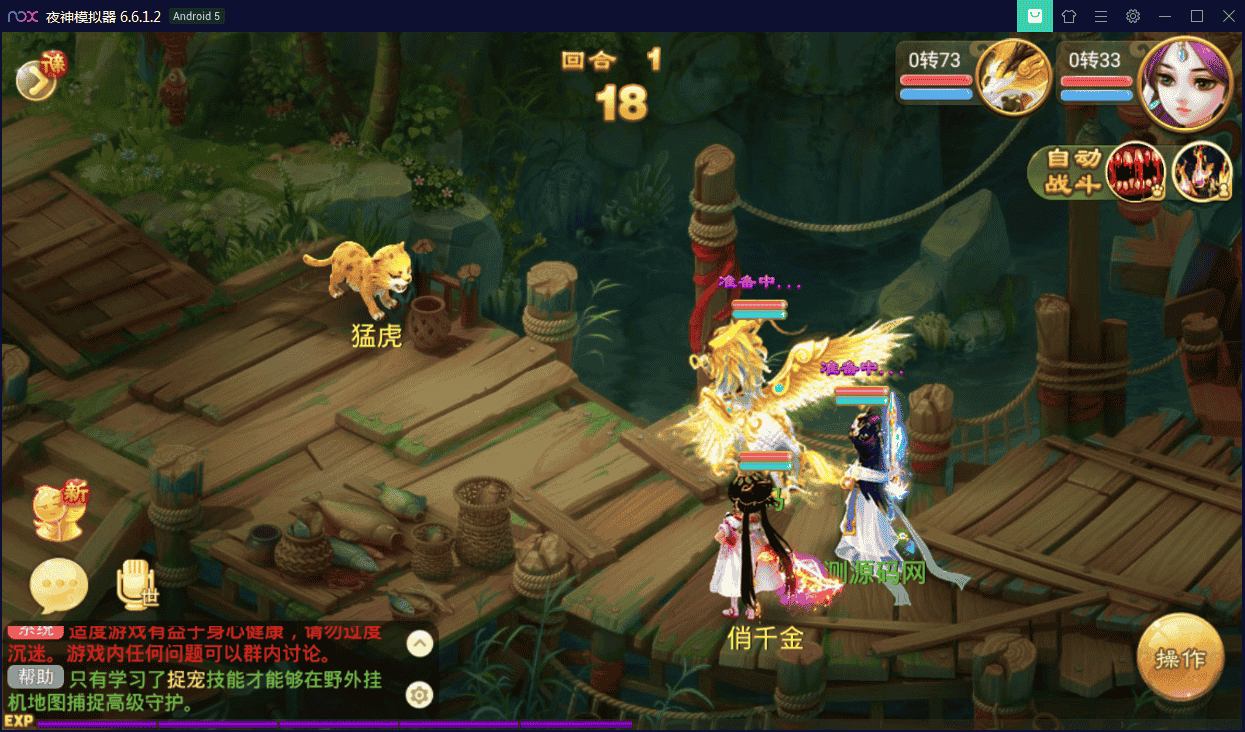
Task: Select the red fanged-jaws pet skill icon
Action: [1135, 171]
